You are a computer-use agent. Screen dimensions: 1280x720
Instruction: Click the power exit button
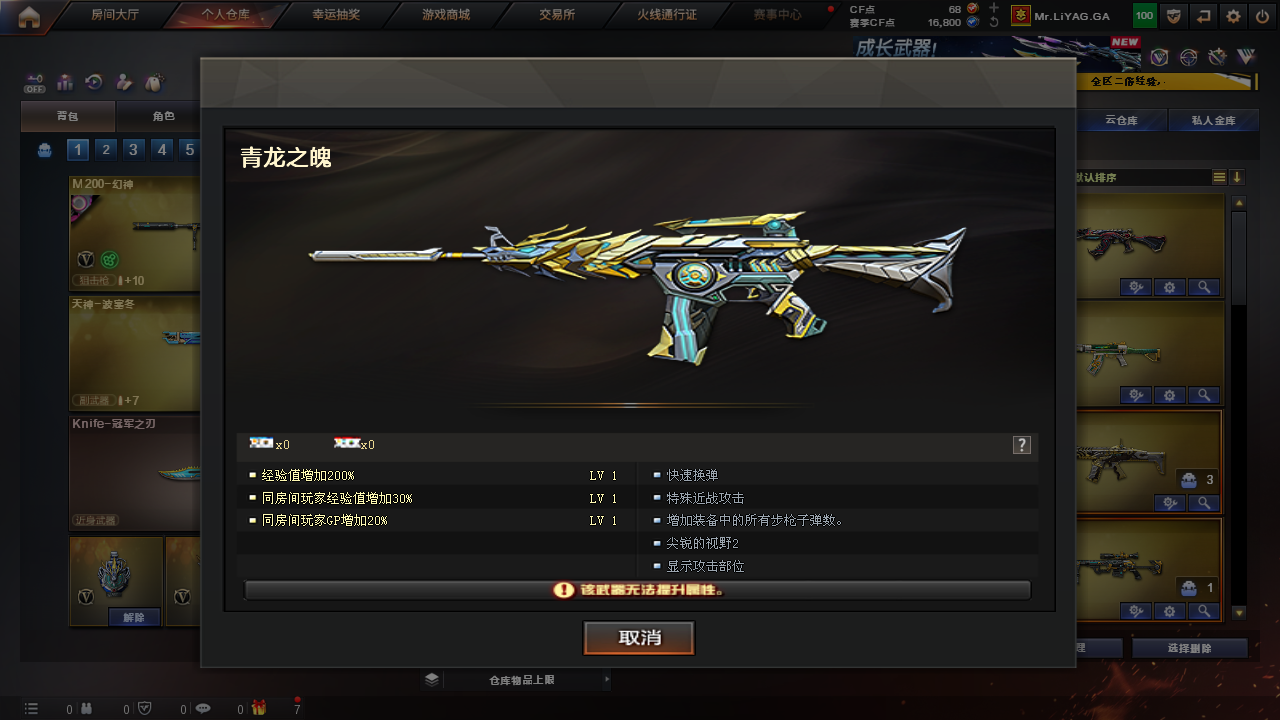(x=1262, y=16)
